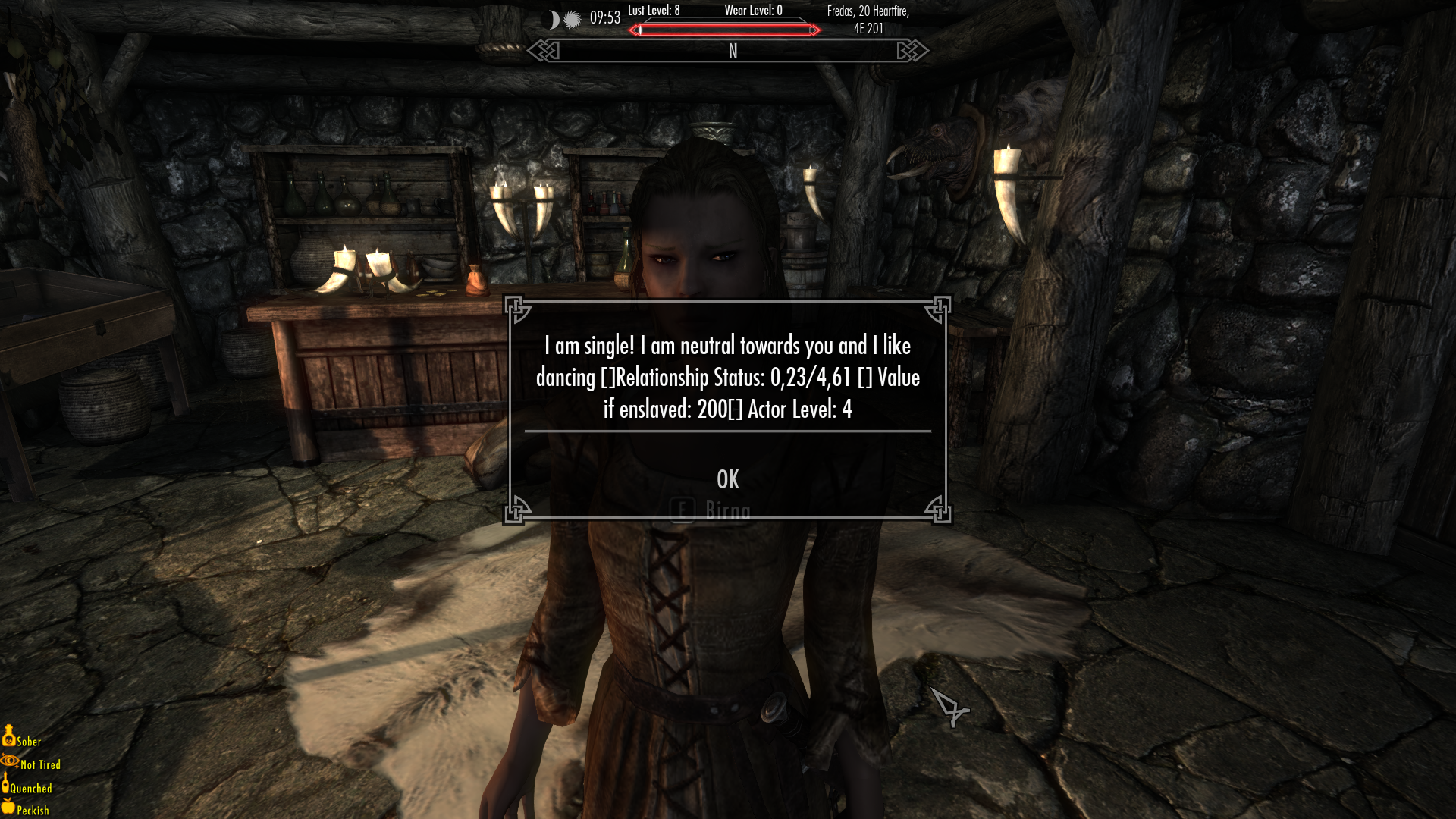
Task: Click the Wear Level: 0 label
Action: point(755,11)
